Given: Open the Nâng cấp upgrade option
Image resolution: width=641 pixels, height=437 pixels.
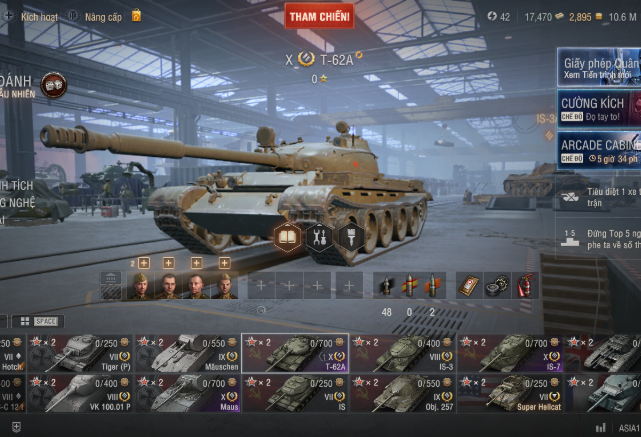Looking at the screenshot, I should (102, 17).
